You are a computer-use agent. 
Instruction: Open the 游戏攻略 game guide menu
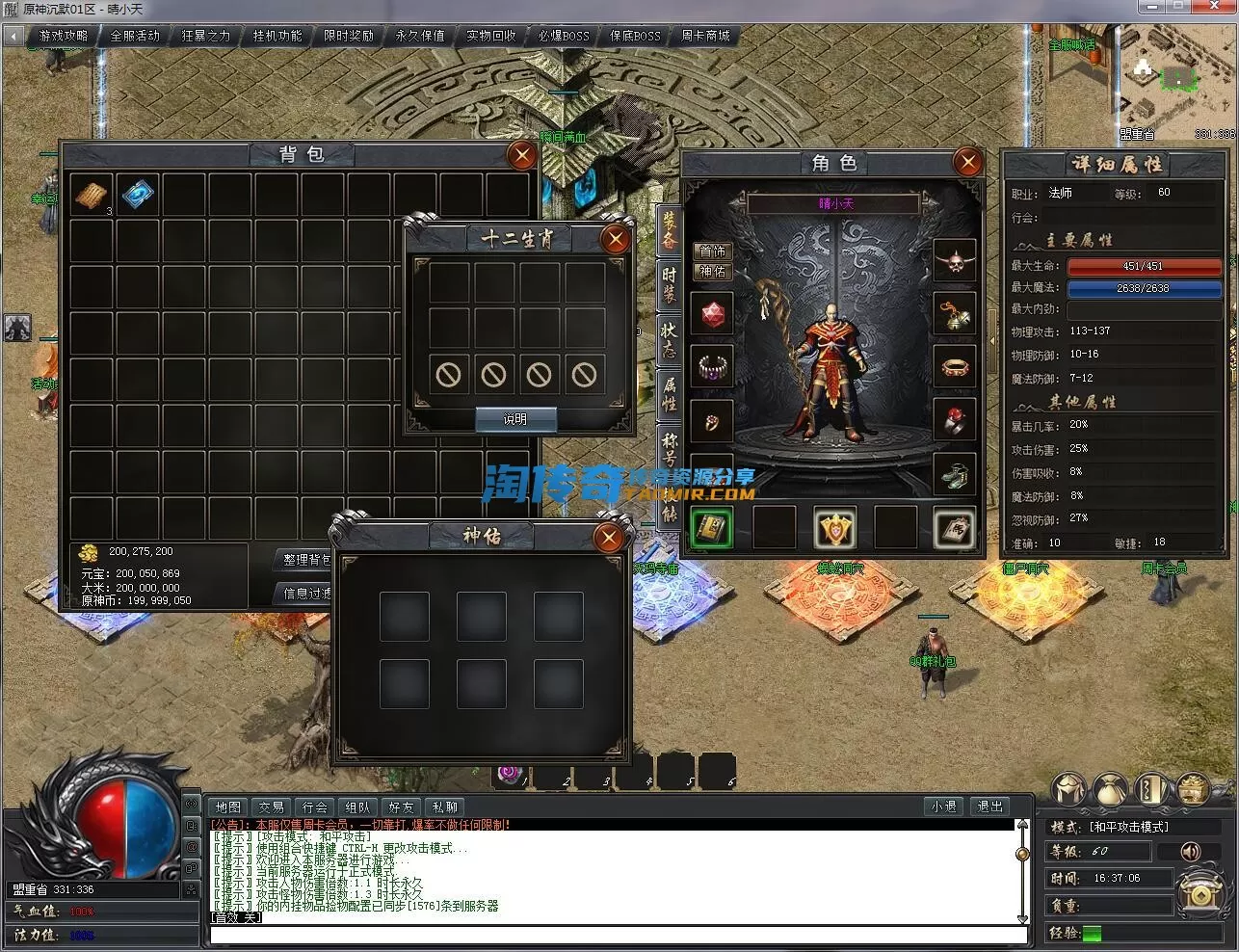point(64,36)
